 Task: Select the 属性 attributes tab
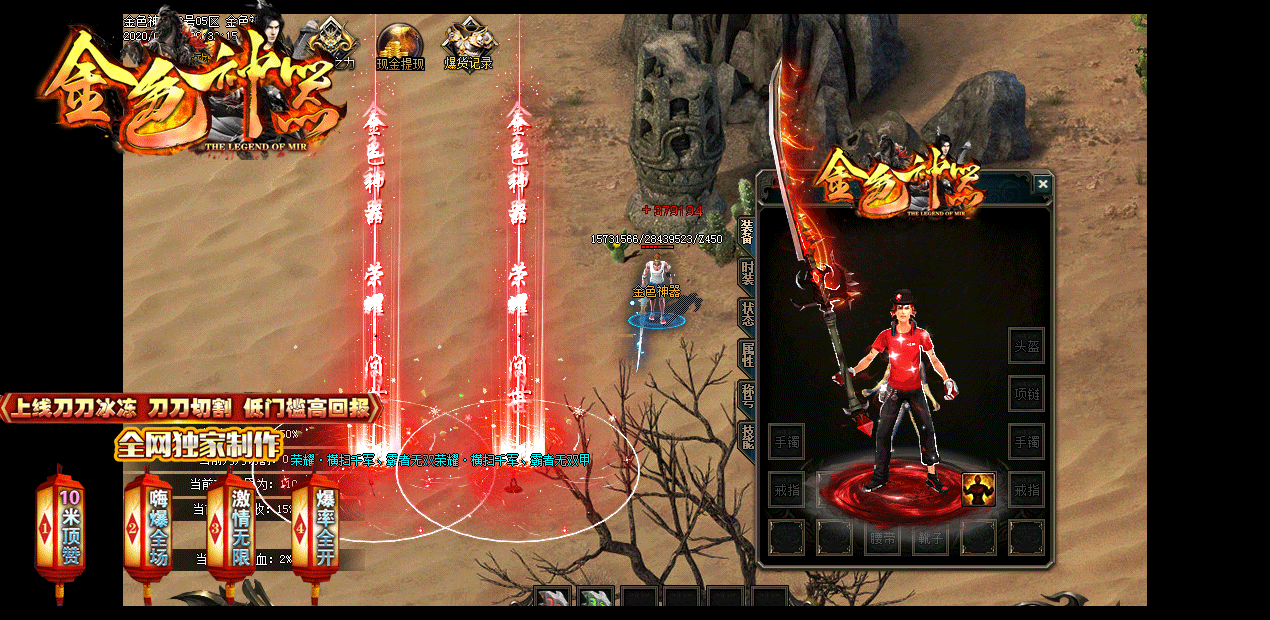click(x=746, y=354)
